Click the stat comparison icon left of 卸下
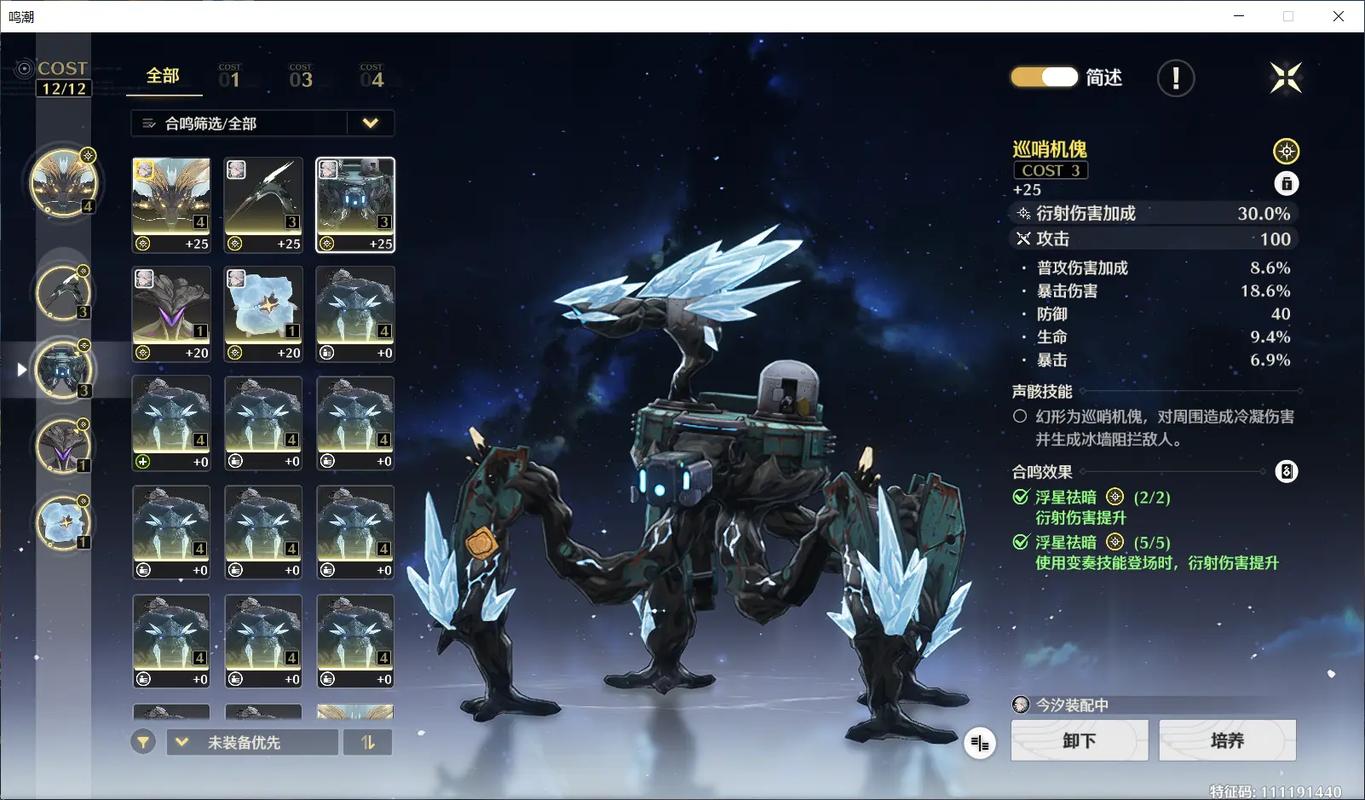 [979, 742]
